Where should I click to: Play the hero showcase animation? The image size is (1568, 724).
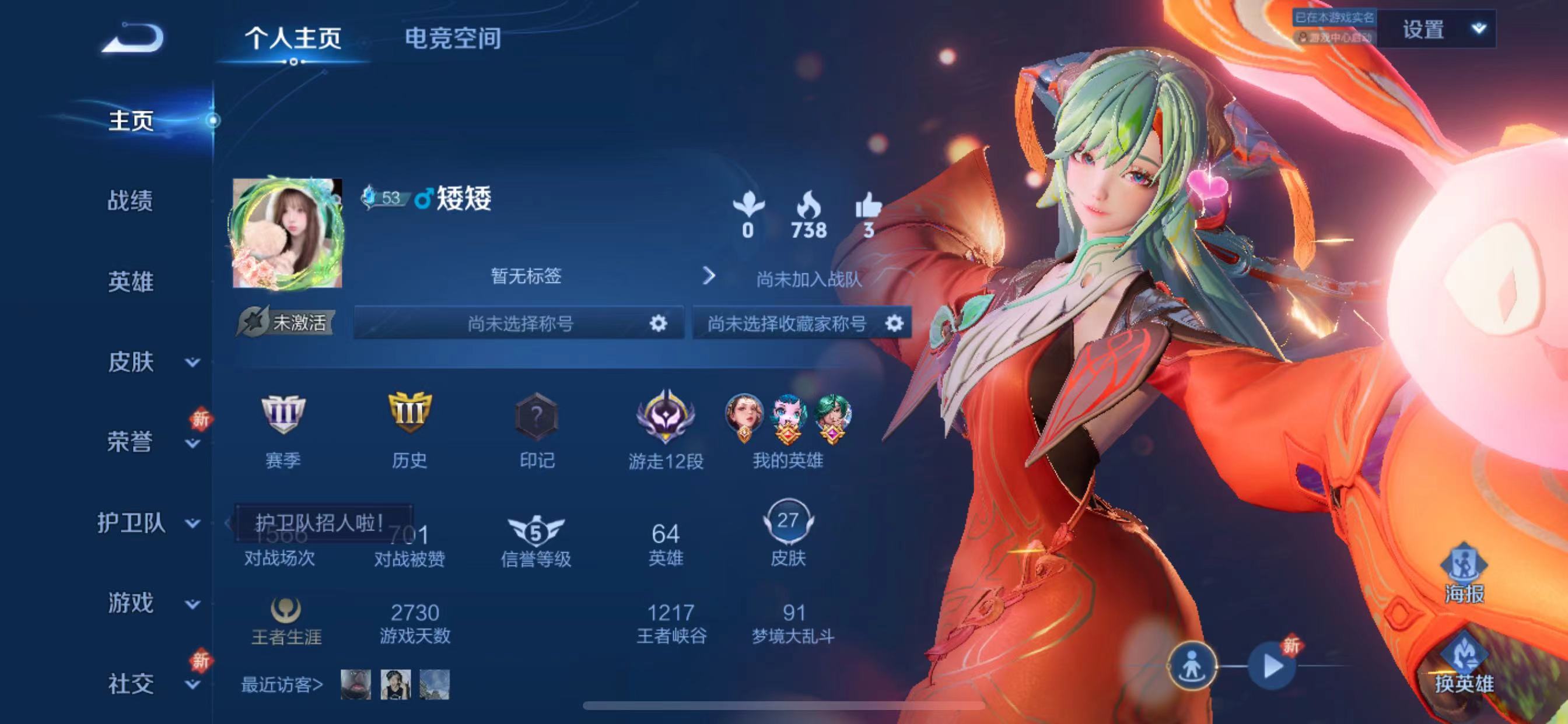tap(1271, 666)
